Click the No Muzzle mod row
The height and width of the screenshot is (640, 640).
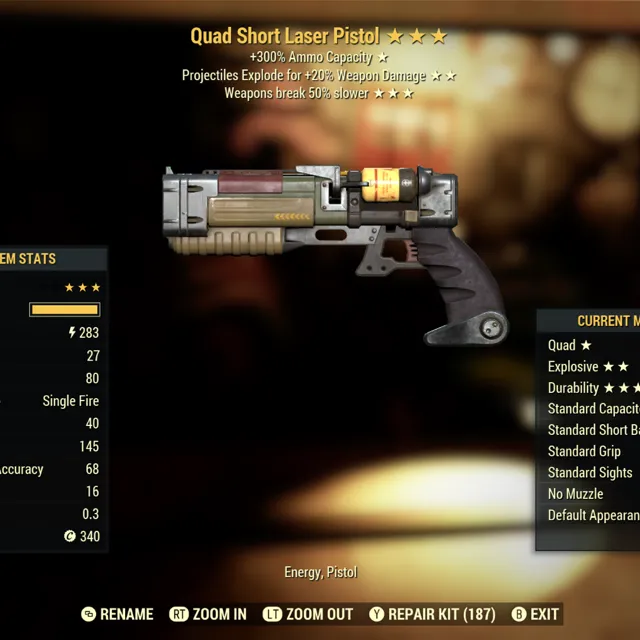tap(576, 494)
